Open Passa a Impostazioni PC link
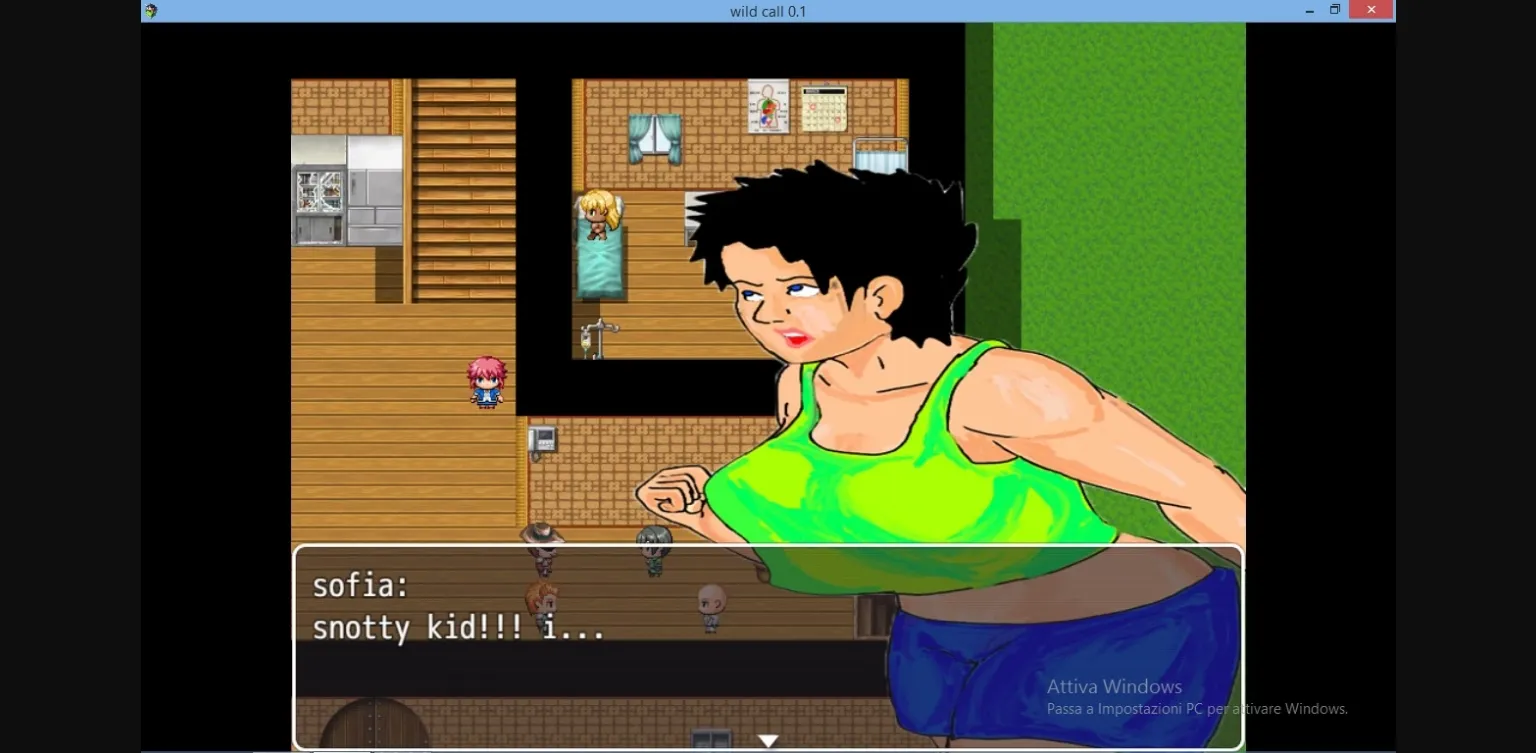Screen dimensions: 1536x753 (x=1196, y=708)
